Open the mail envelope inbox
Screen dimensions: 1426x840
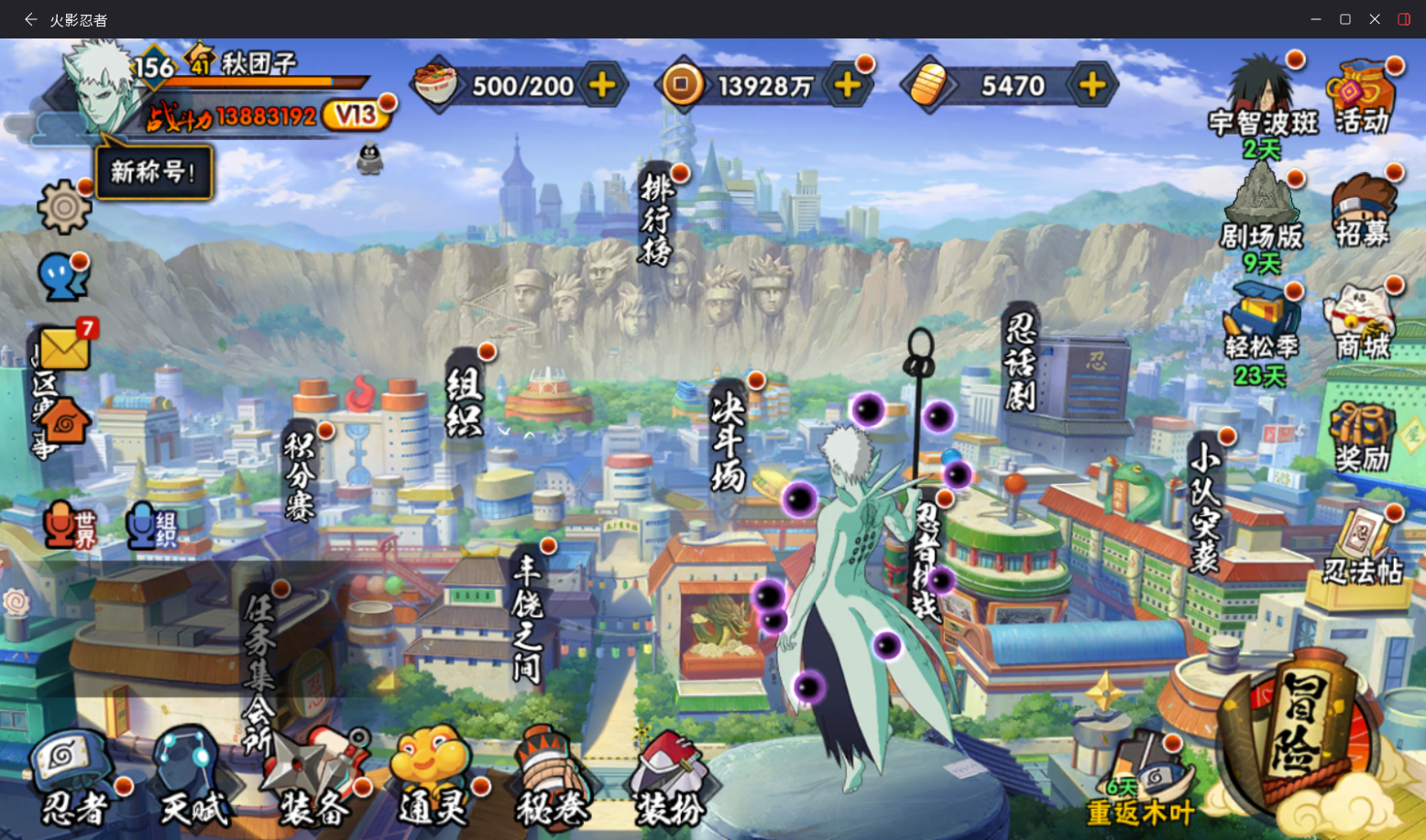pos(64,348)
